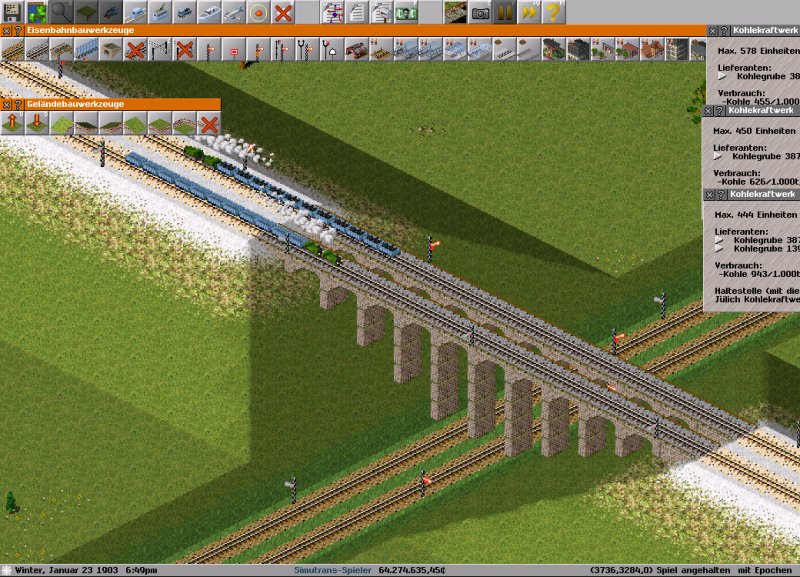Open the ship construction tools
Image resolution: width=800 pixels, height=577 pixels.
210,12
